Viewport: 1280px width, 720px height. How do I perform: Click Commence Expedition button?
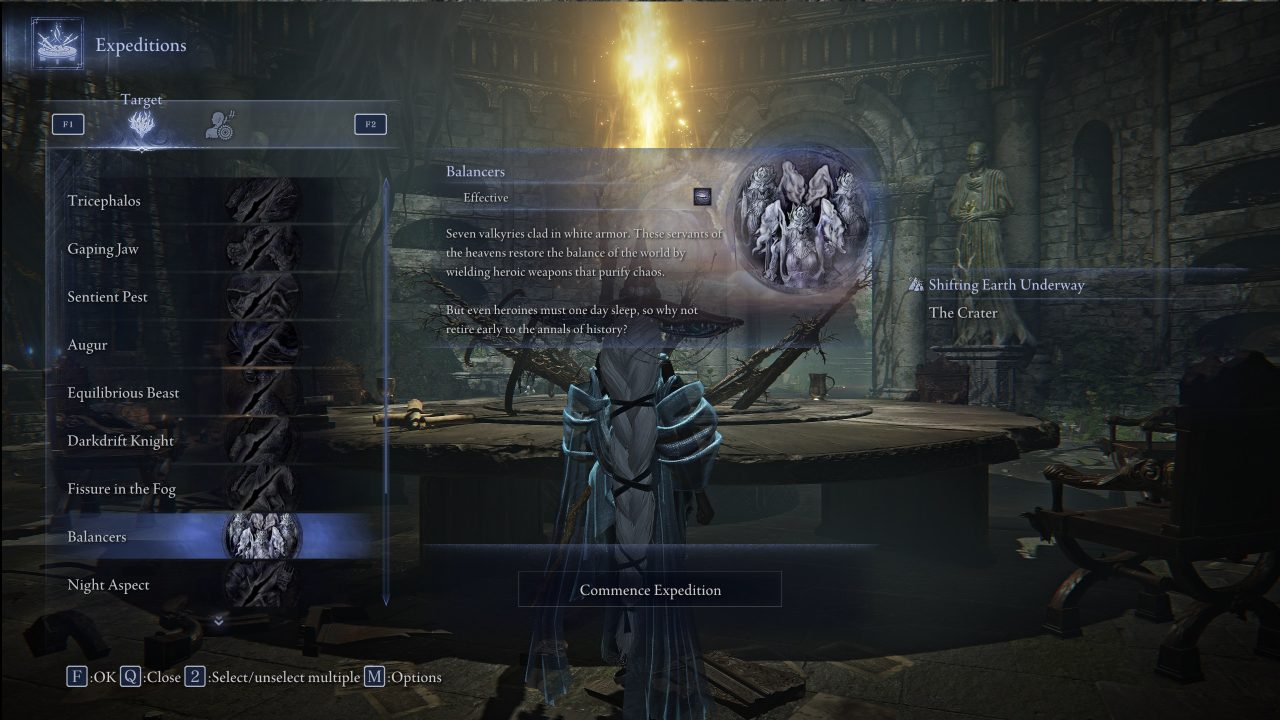(x=650, y=590)
